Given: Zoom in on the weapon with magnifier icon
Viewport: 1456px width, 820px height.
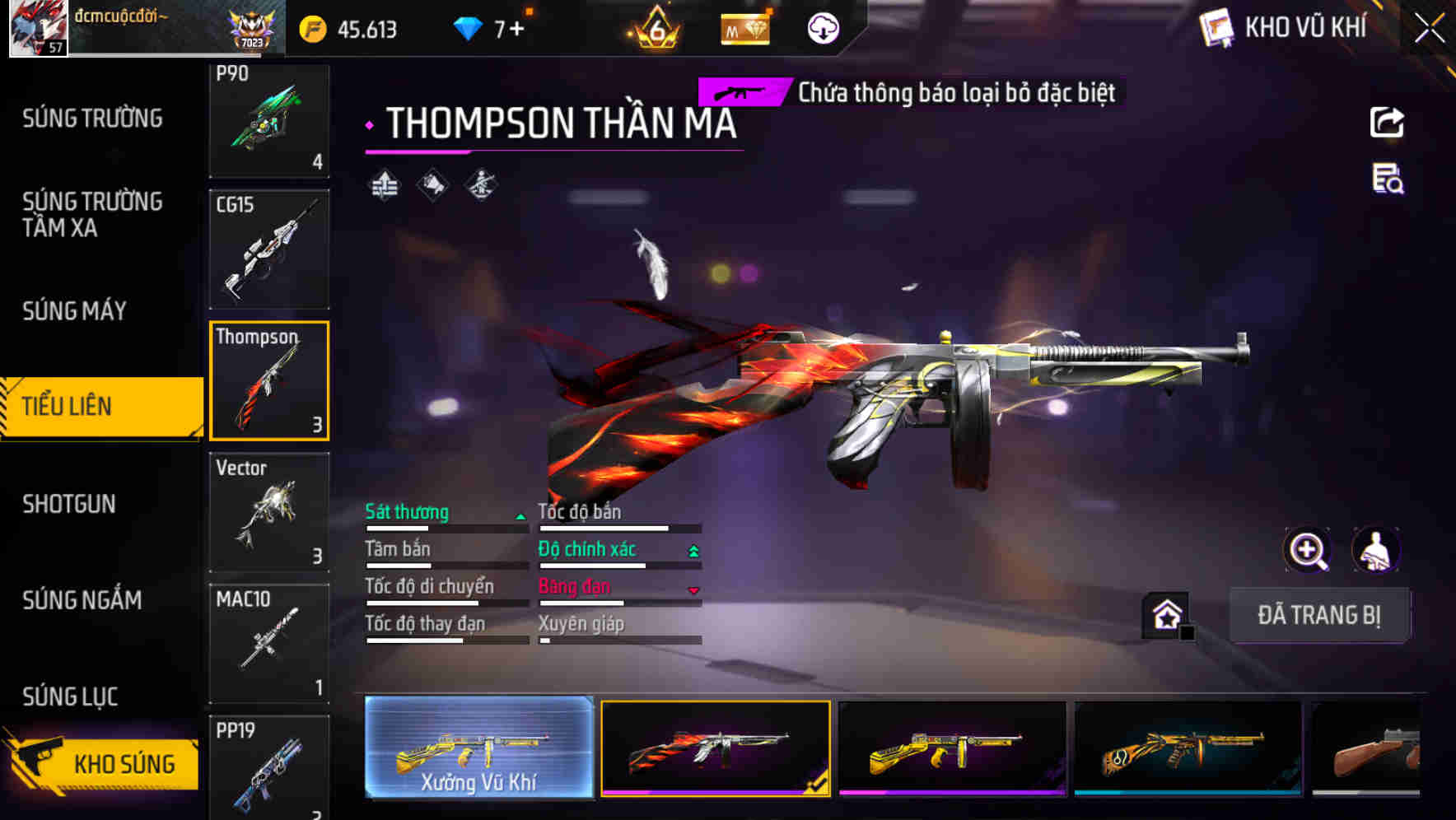Looking at the screenshot, I should [1308, 549].
